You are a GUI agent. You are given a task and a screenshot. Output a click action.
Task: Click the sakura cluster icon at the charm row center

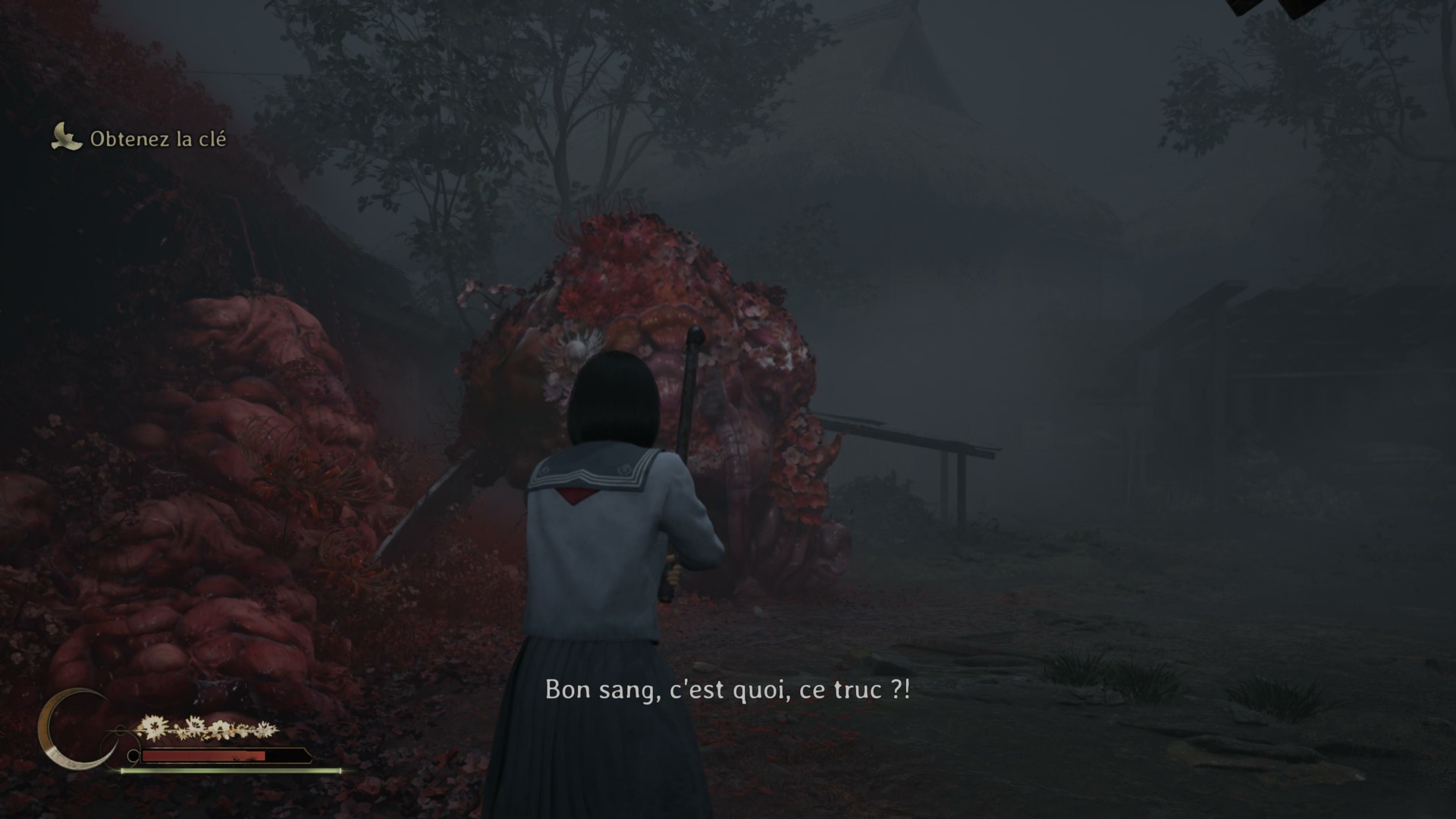tap(220, 730)
